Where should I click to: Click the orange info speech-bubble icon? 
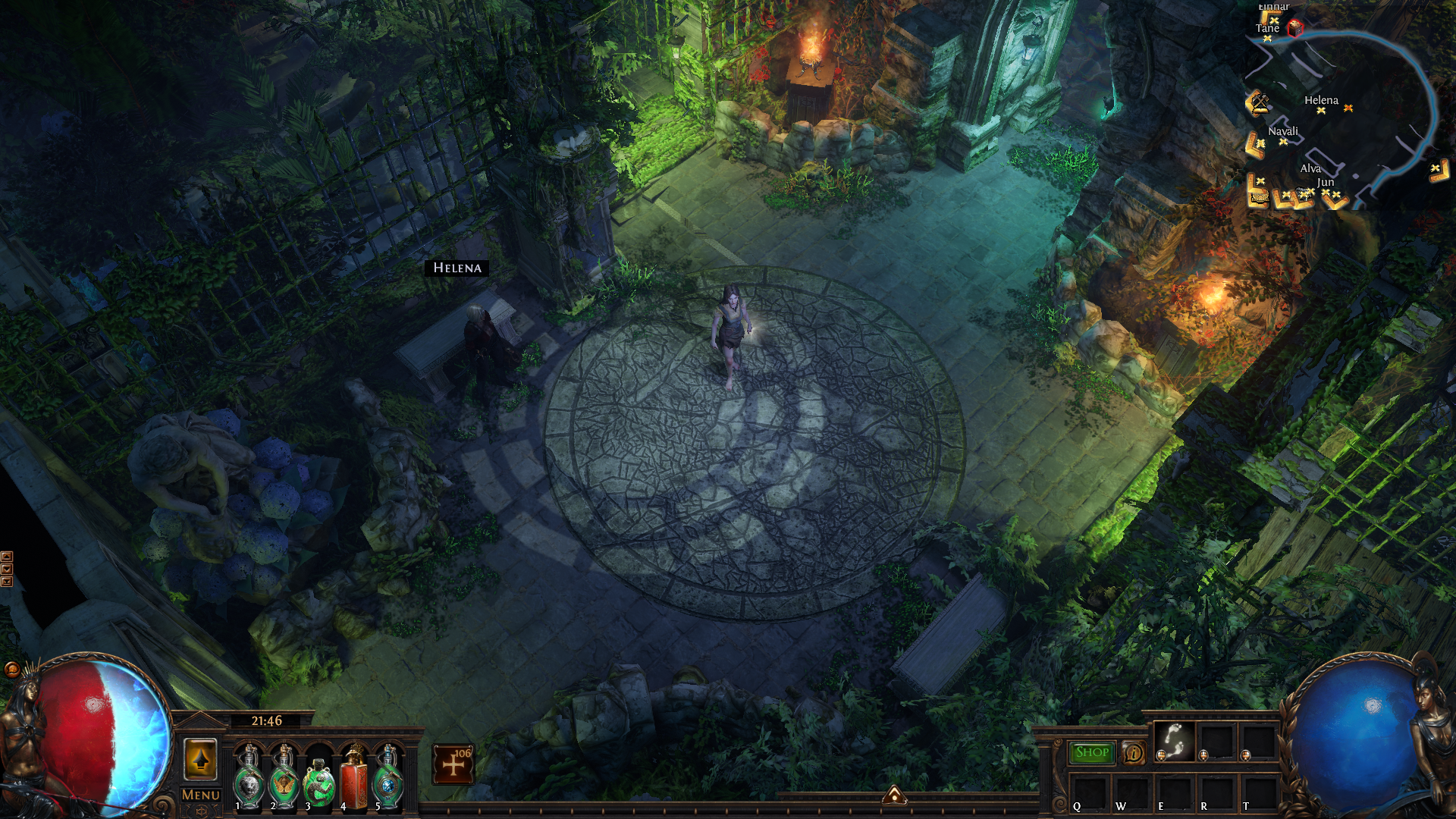point(1134,752)
